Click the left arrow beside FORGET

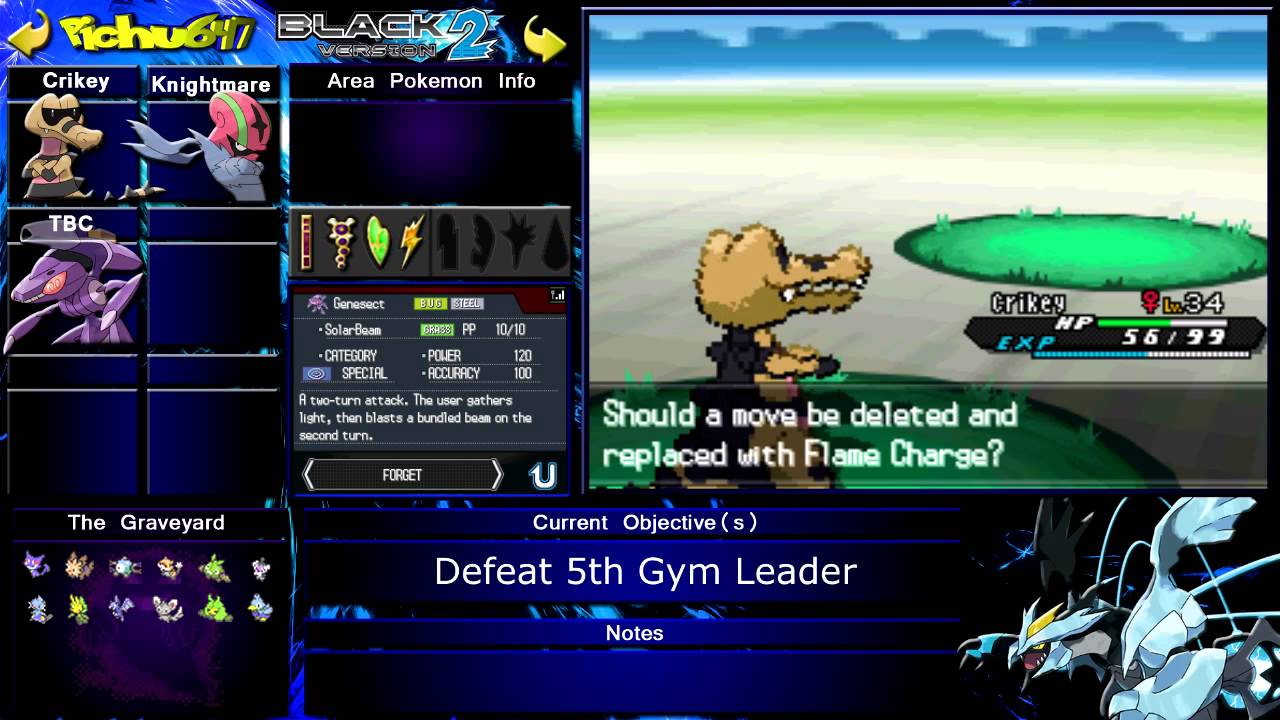pos(309,475)
